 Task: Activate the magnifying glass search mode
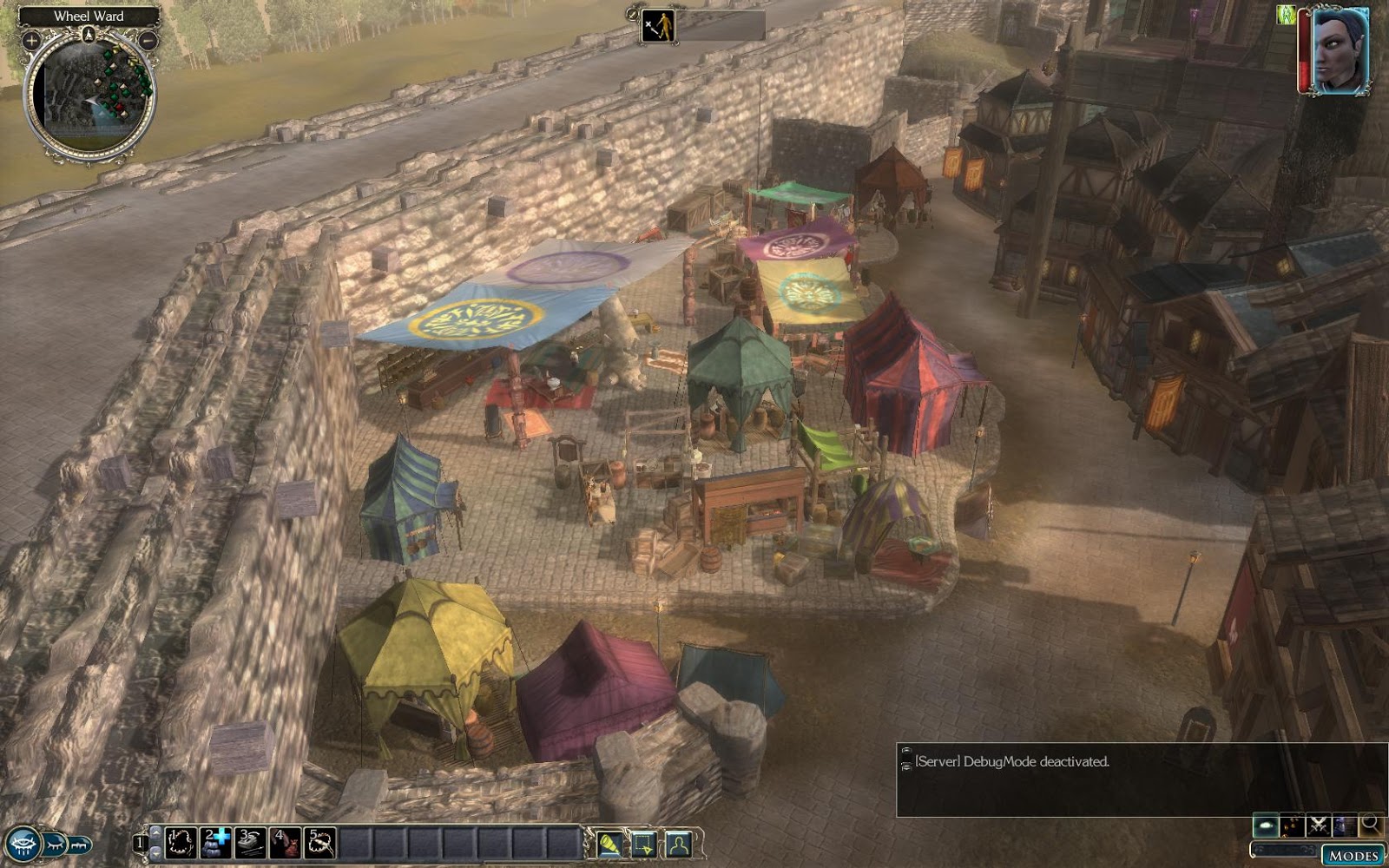pyautogui.click(x=1371, y=825)
